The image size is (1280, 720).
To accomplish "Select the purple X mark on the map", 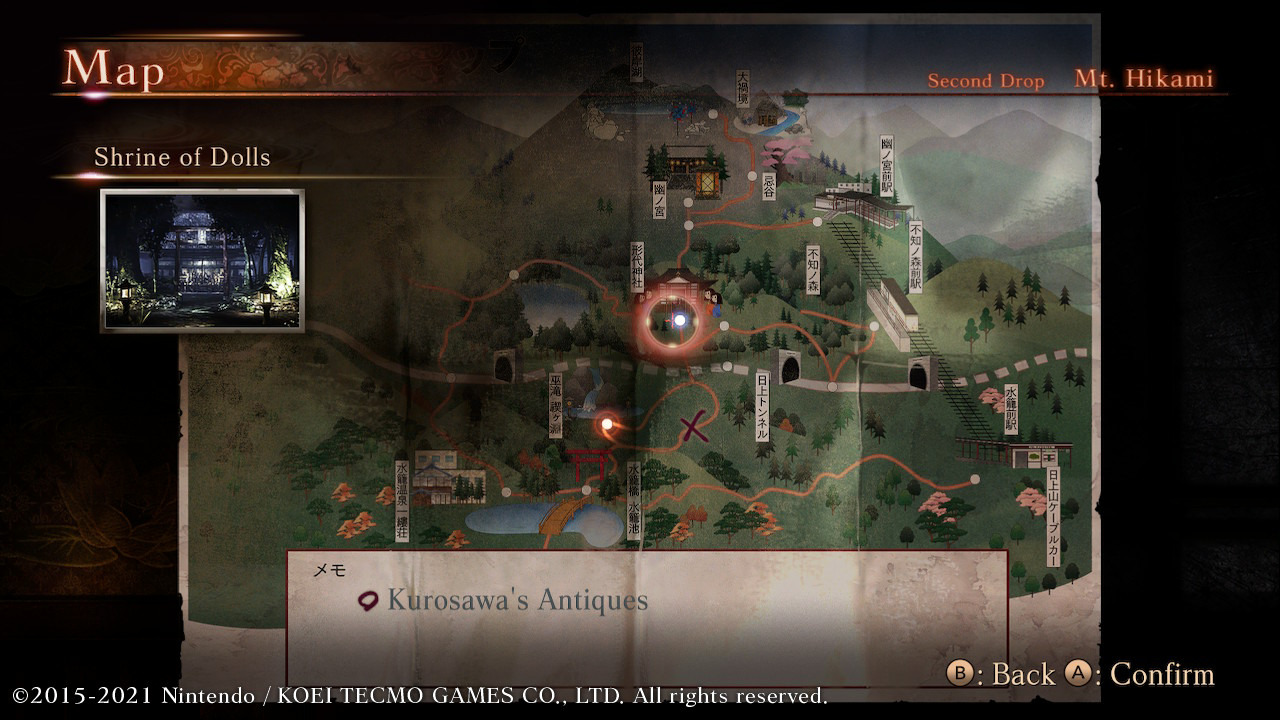I will pos(694,428).
